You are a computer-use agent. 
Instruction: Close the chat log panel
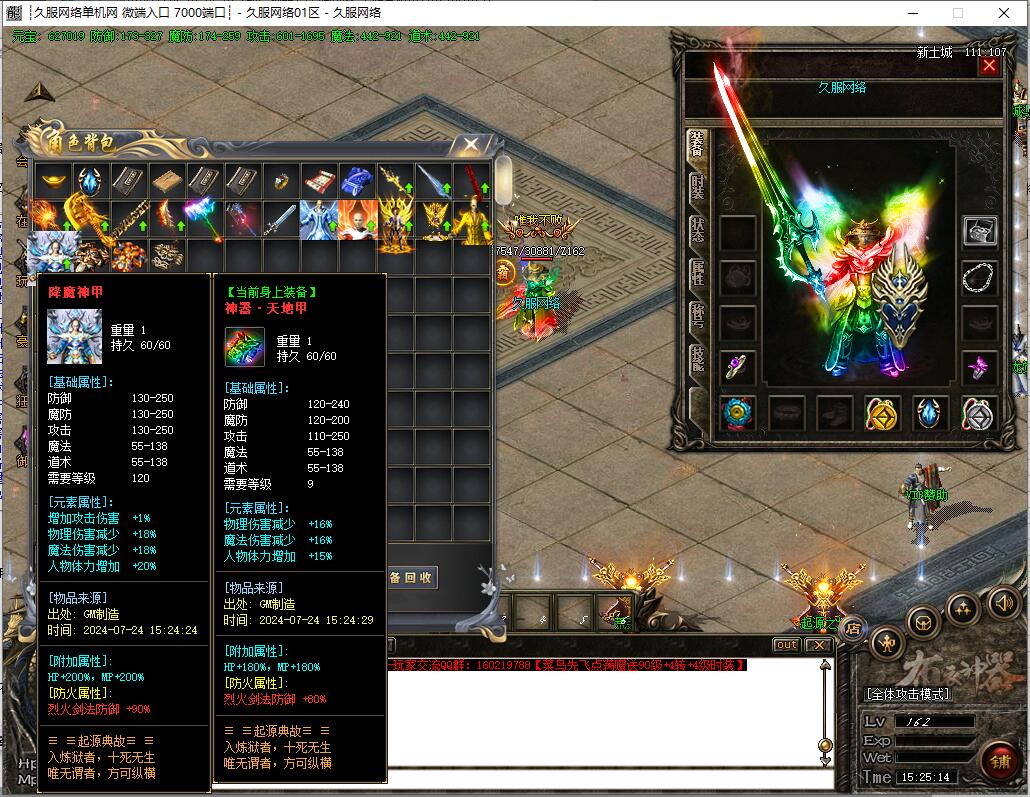click(819, 645)
